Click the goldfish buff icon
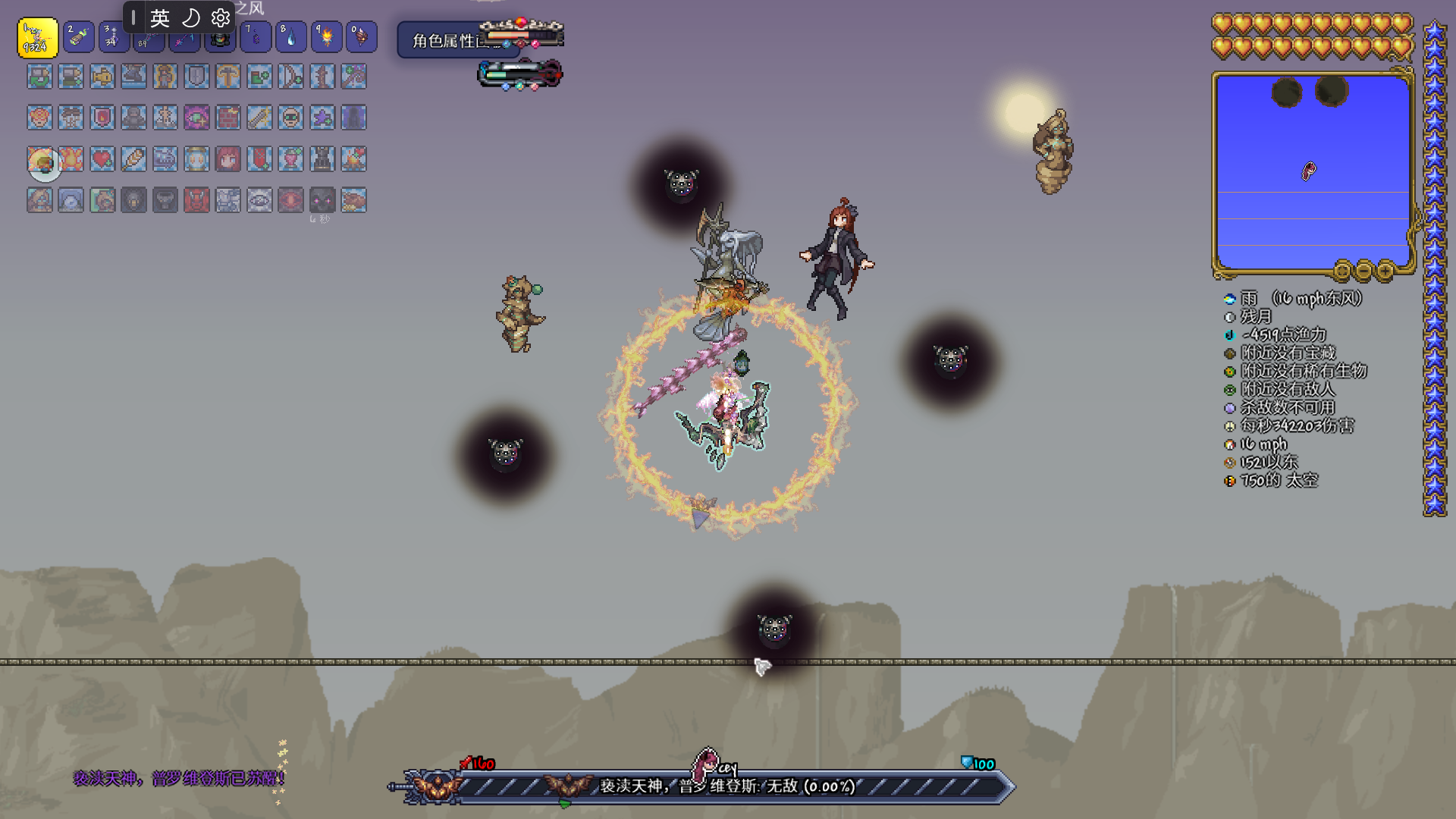 coord(102,77)
